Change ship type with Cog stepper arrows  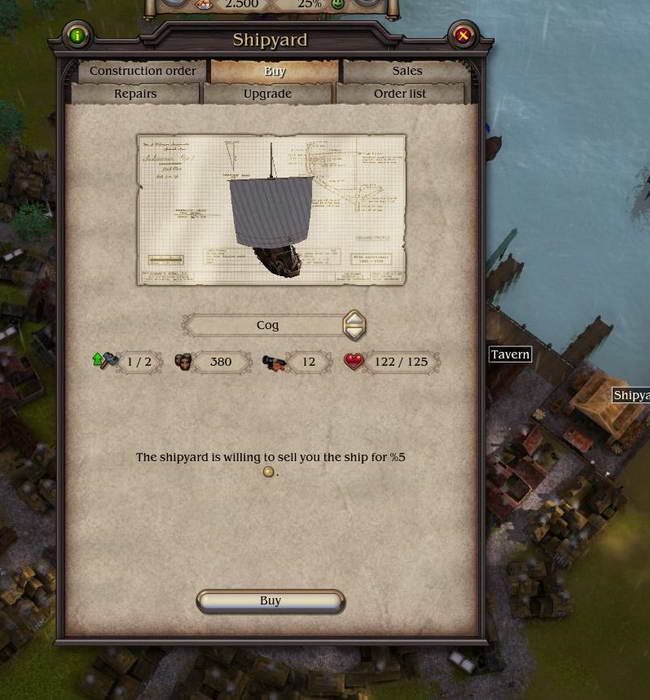354,325
